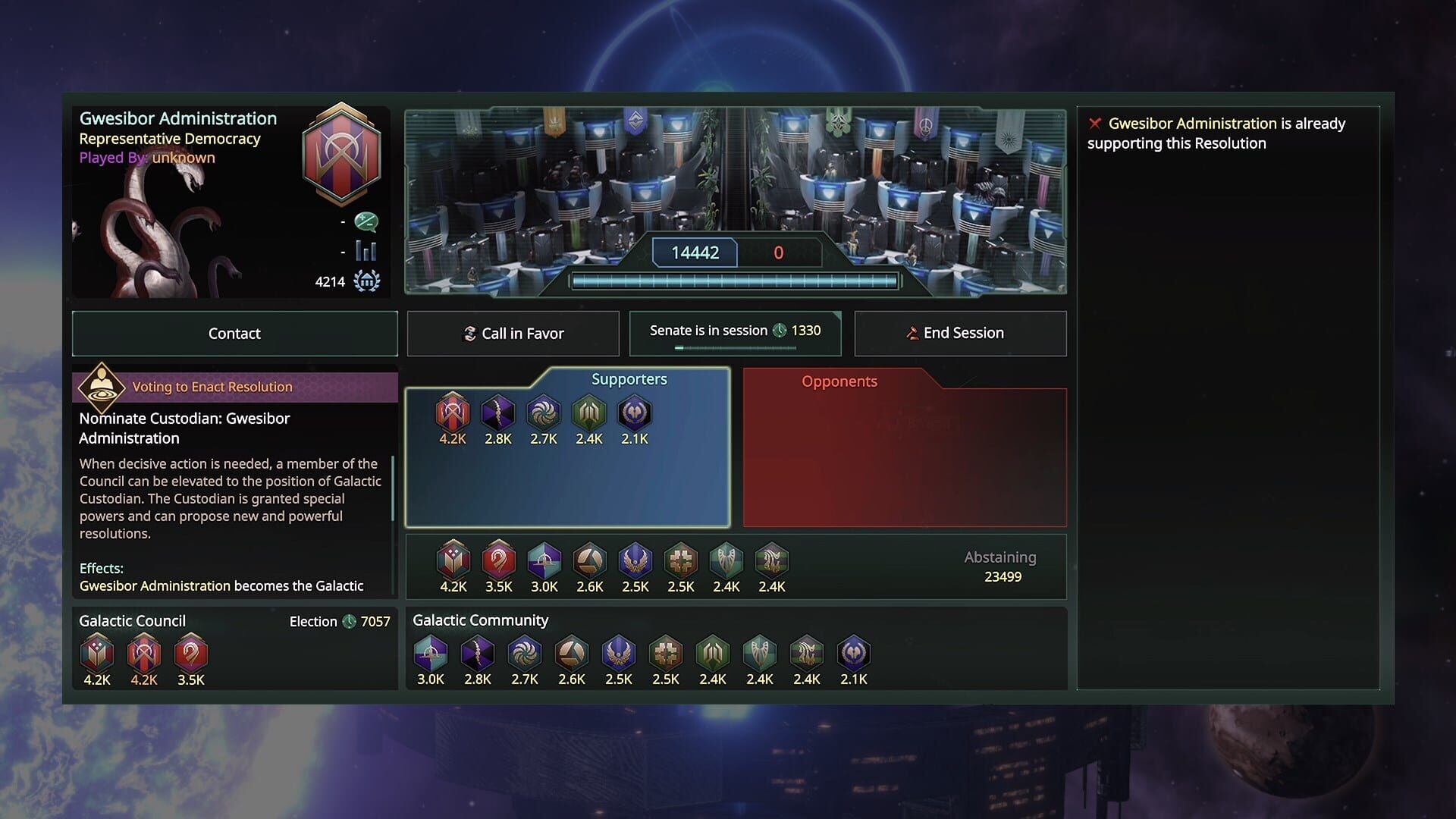Select the 4.2K supporter empire emblem
1456x819 pixels.
click(452, 415)
